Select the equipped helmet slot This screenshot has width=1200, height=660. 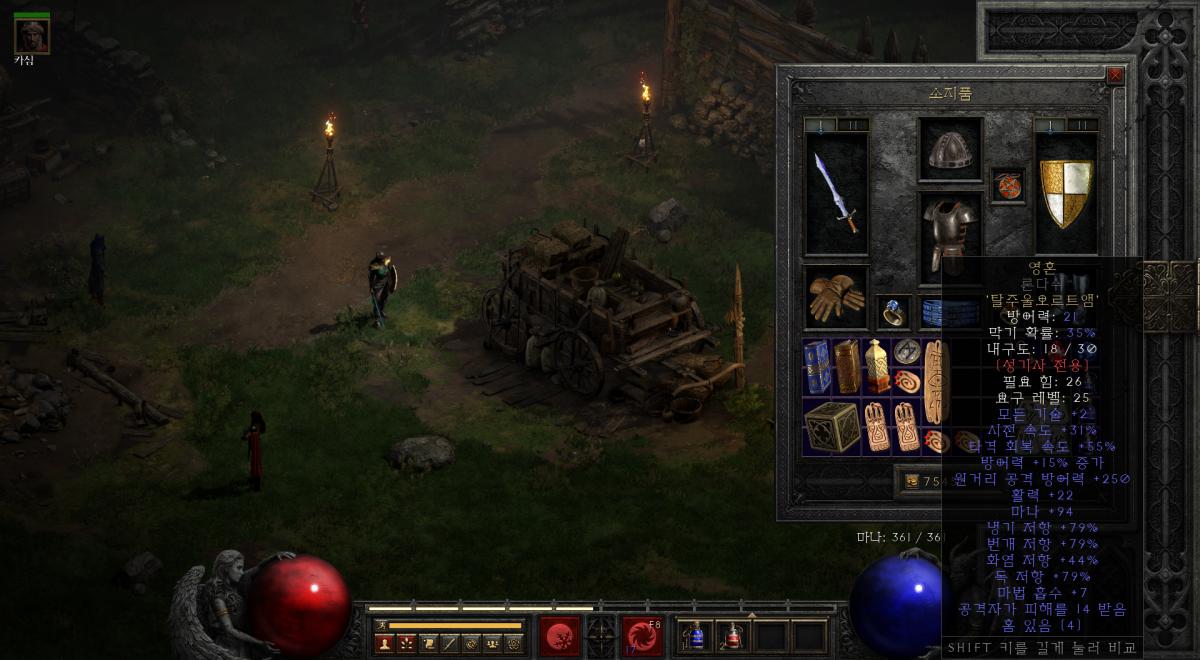(950, 150)
